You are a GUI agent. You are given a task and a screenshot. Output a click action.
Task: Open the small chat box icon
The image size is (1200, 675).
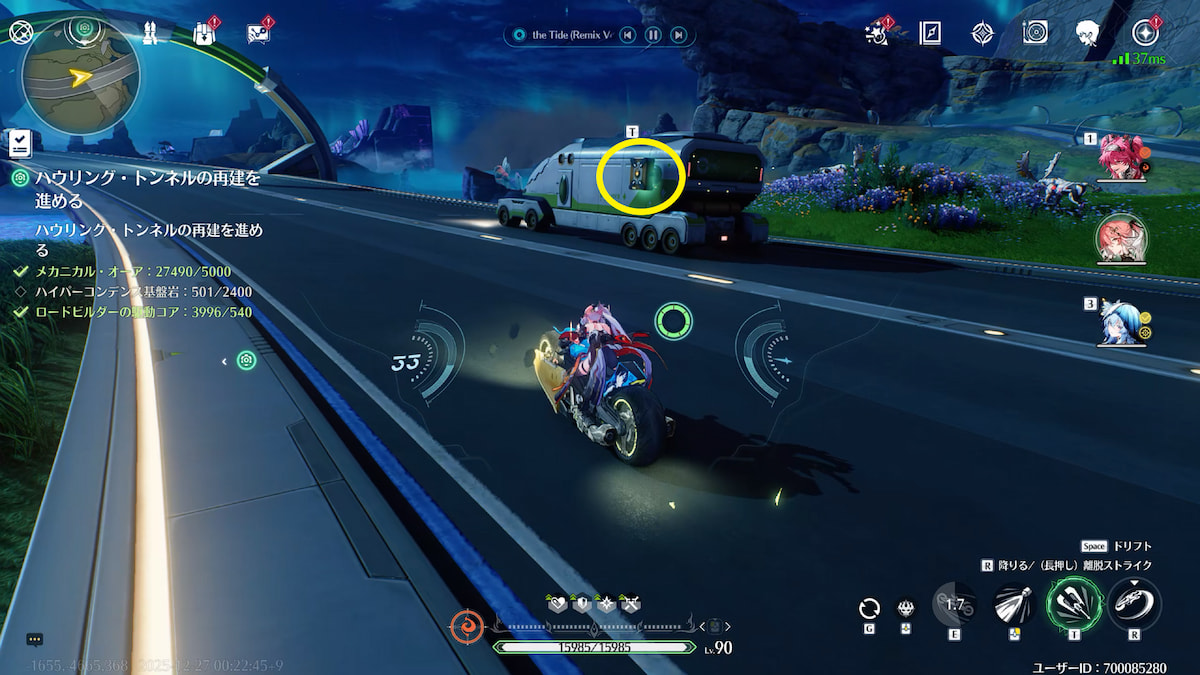(x=34, y=639)
